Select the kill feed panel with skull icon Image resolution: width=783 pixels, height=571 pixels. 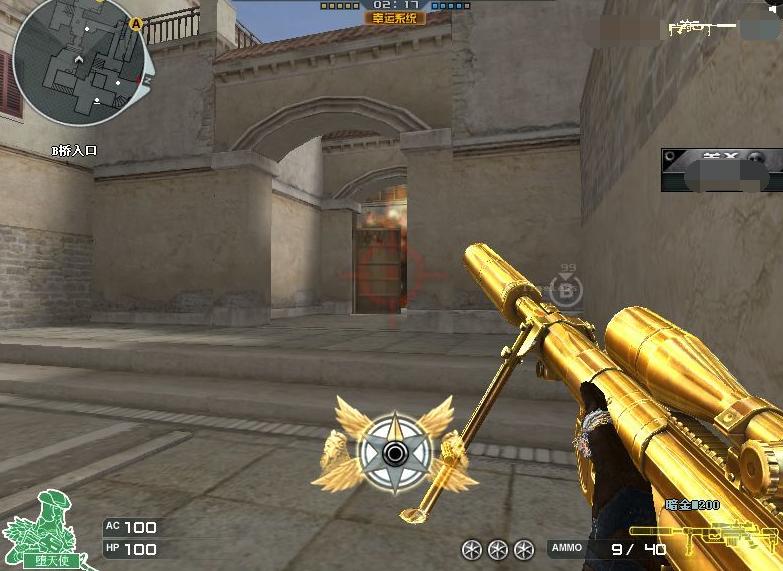point(720,170)
